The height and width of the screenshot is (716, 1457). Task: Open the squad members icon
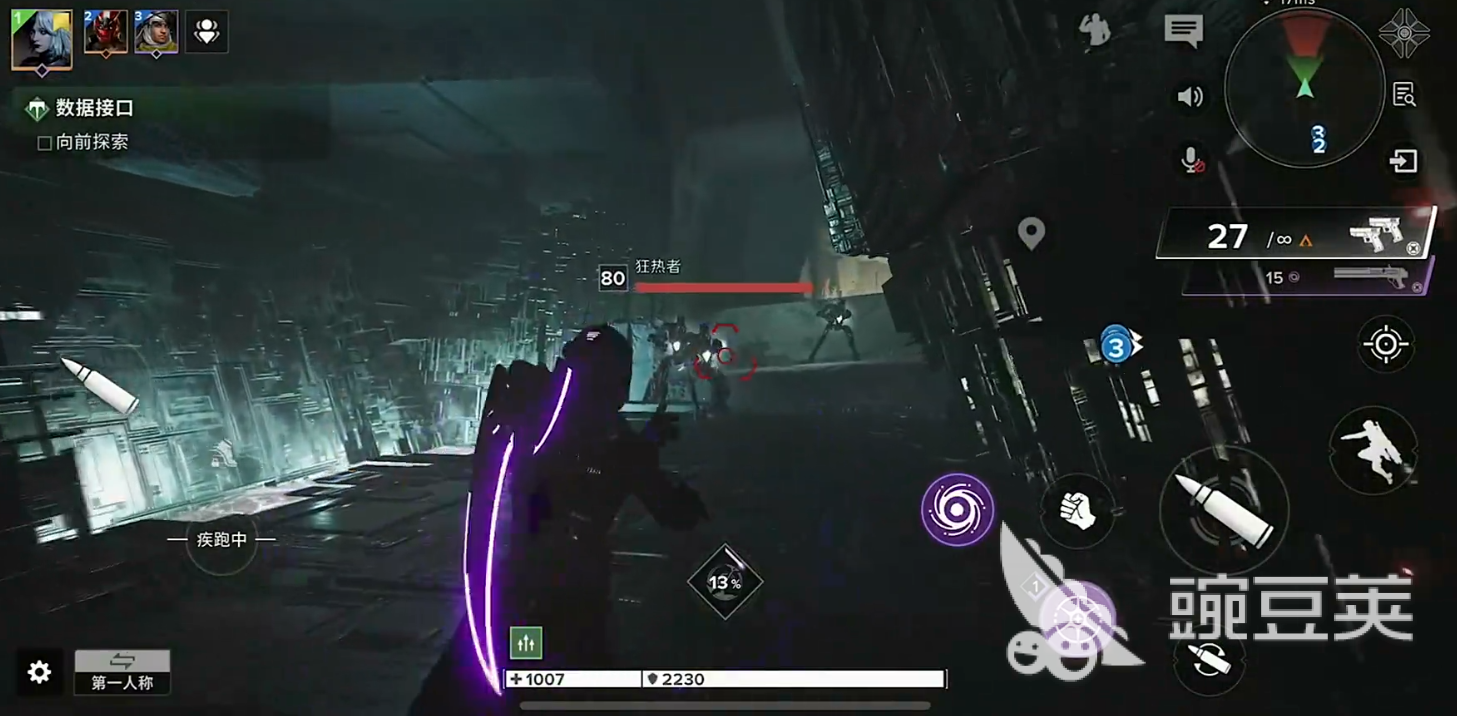click(x=207, y=32)
